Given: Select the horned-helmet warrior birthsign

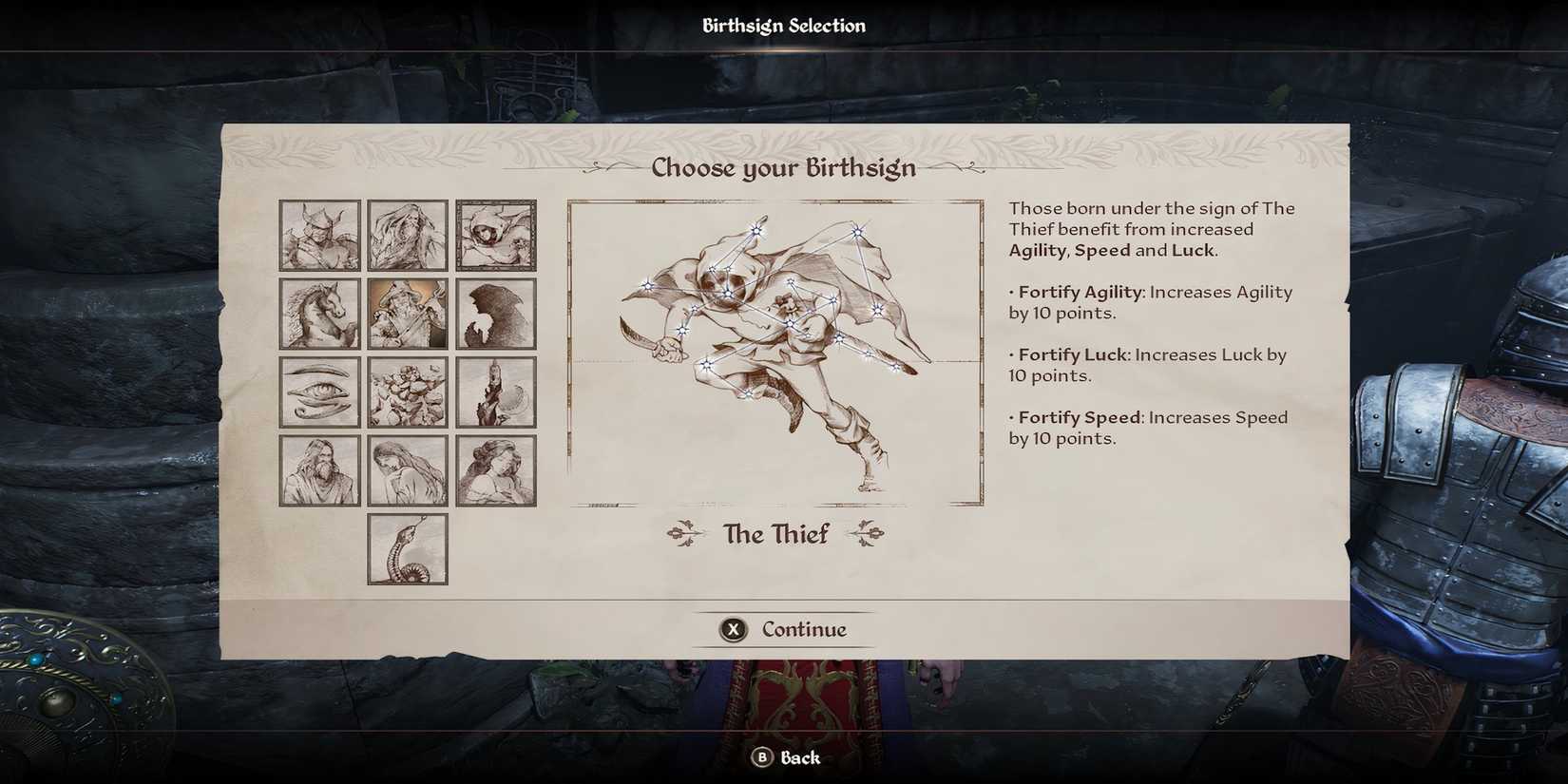Looking at the screenshot, I should 318,236.
